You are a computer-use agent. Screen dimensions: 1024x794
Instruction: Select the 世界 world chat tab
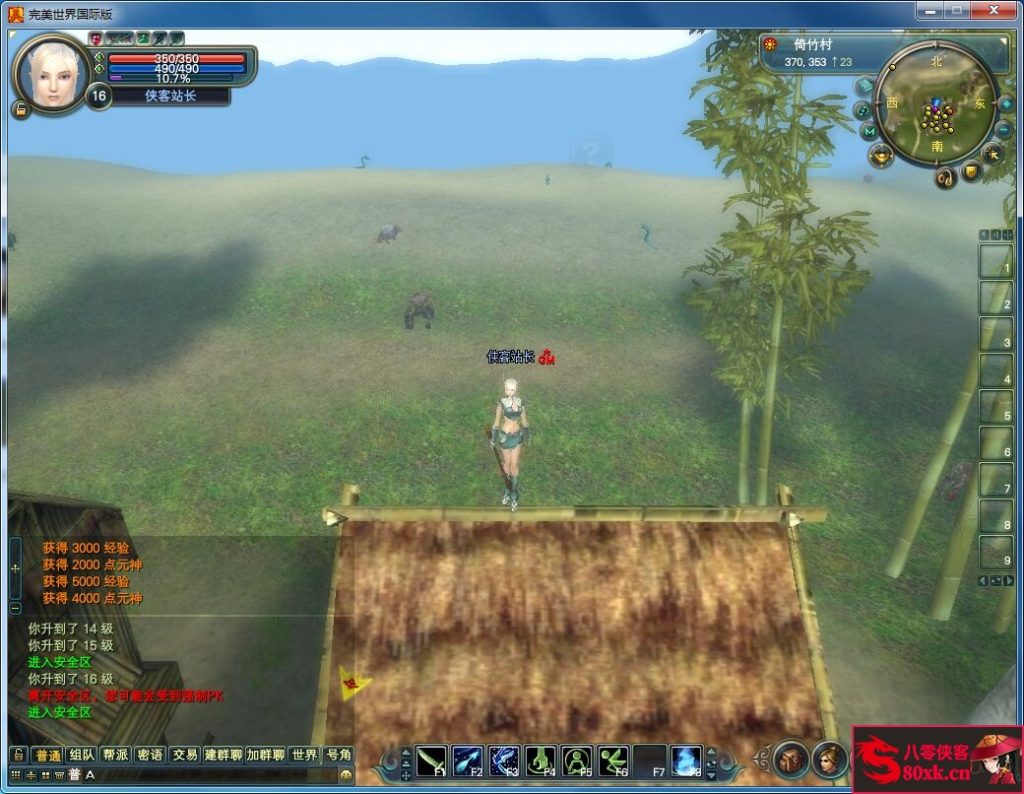(x=304, y=754)
